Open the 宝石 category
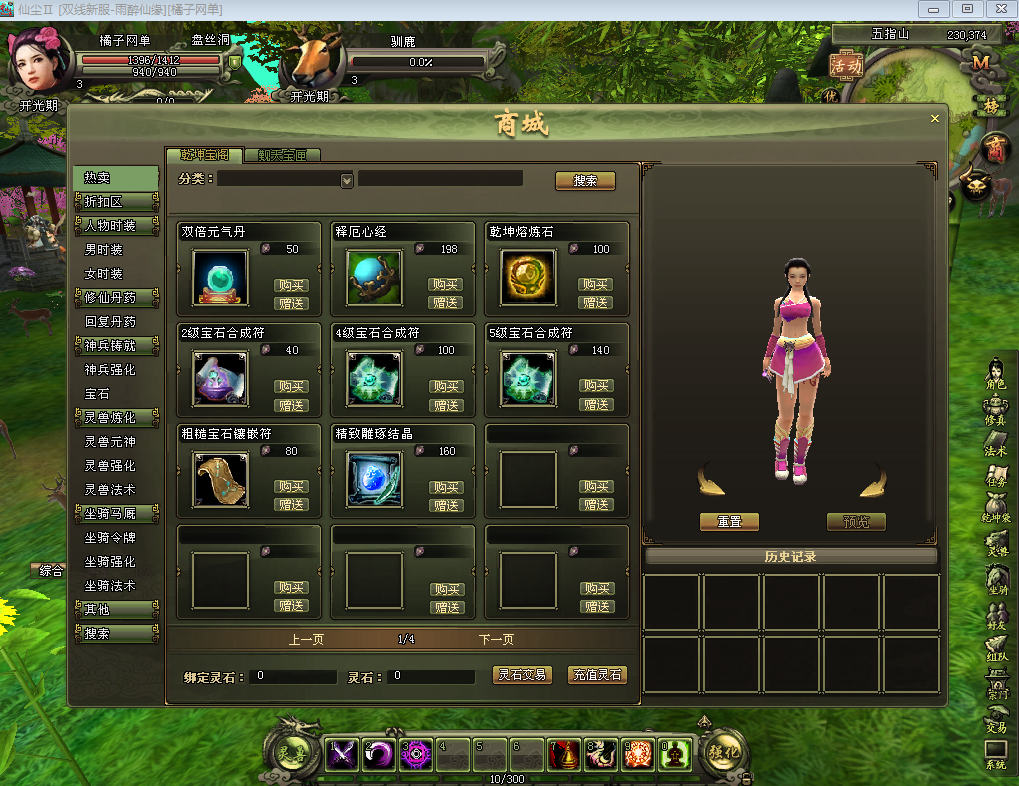The image size is (1019, 786). point(98,394)
